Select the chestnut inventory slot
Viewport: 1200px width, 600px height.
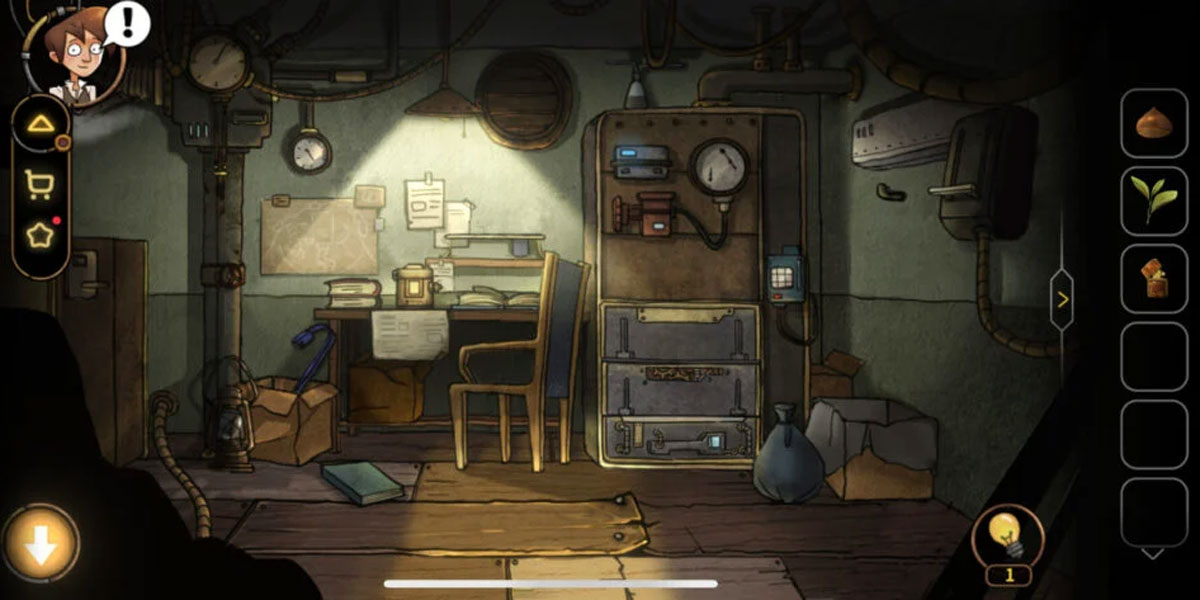point(1153,124)
